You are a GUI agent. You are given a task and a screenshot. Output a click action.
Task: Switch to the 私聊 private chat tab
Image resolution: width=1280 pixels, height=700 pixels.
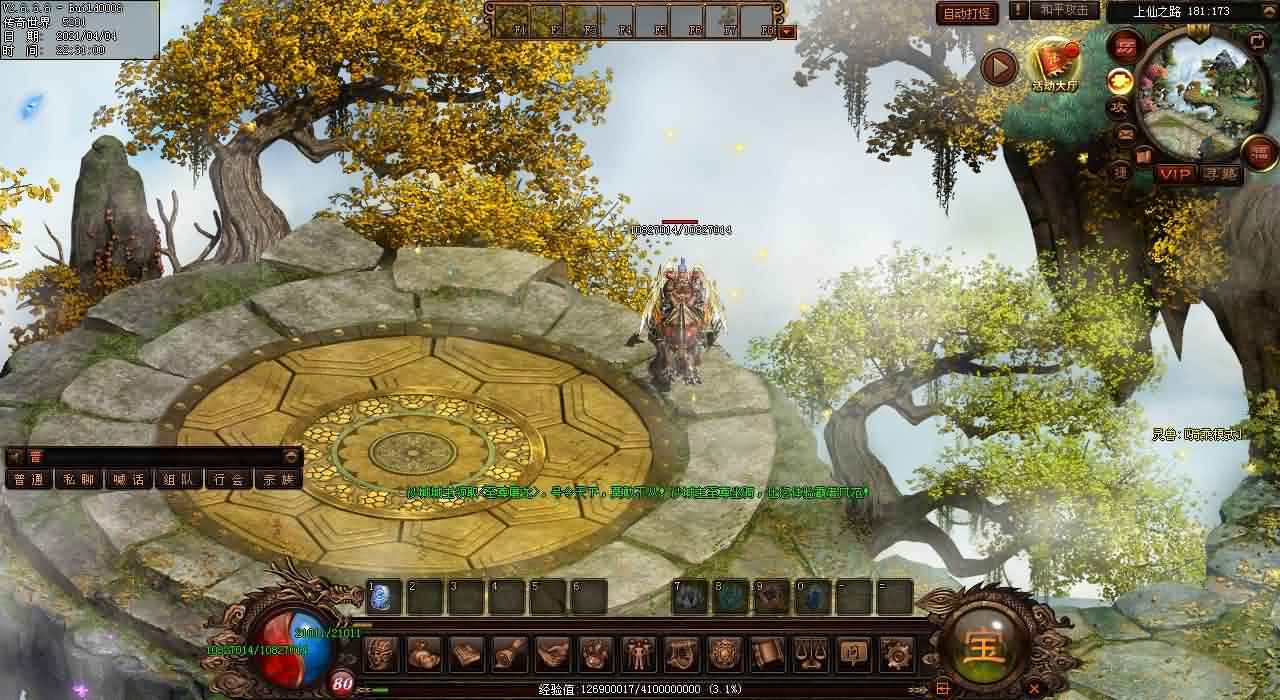[79, 479]
